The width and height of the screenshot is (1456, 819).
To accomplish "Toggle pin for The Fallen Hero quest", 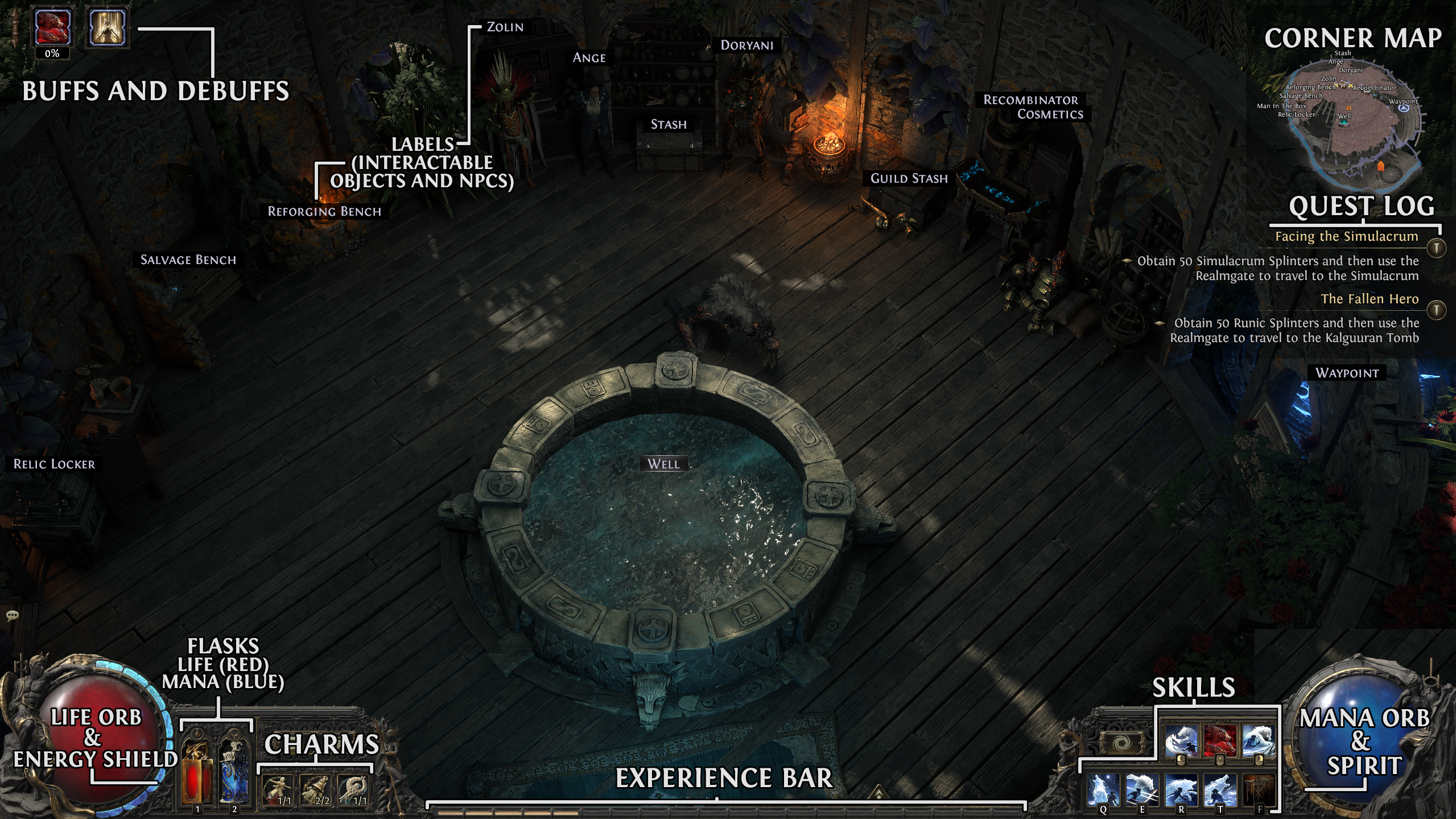I will 1437,310.
